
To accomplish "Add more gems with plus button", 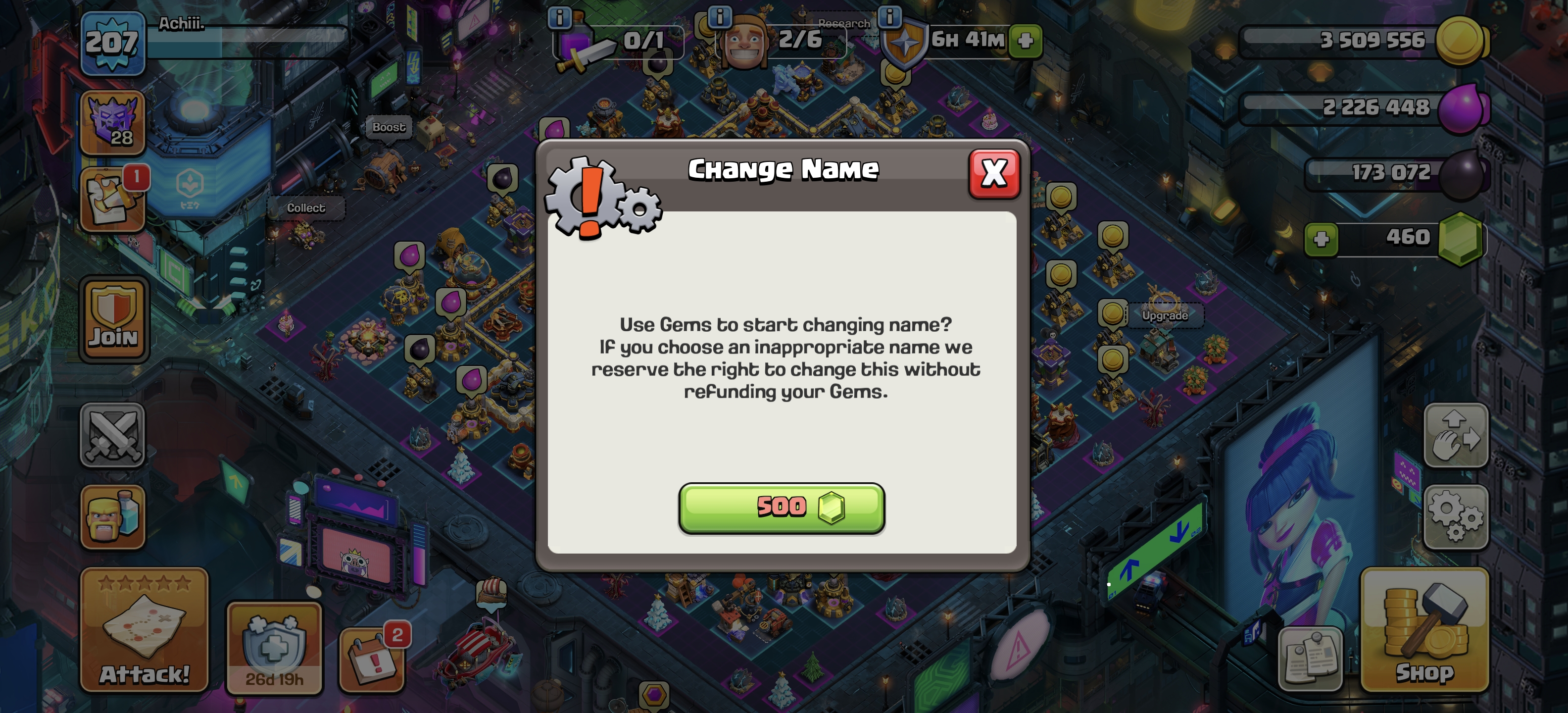I will coord(1321,238).
